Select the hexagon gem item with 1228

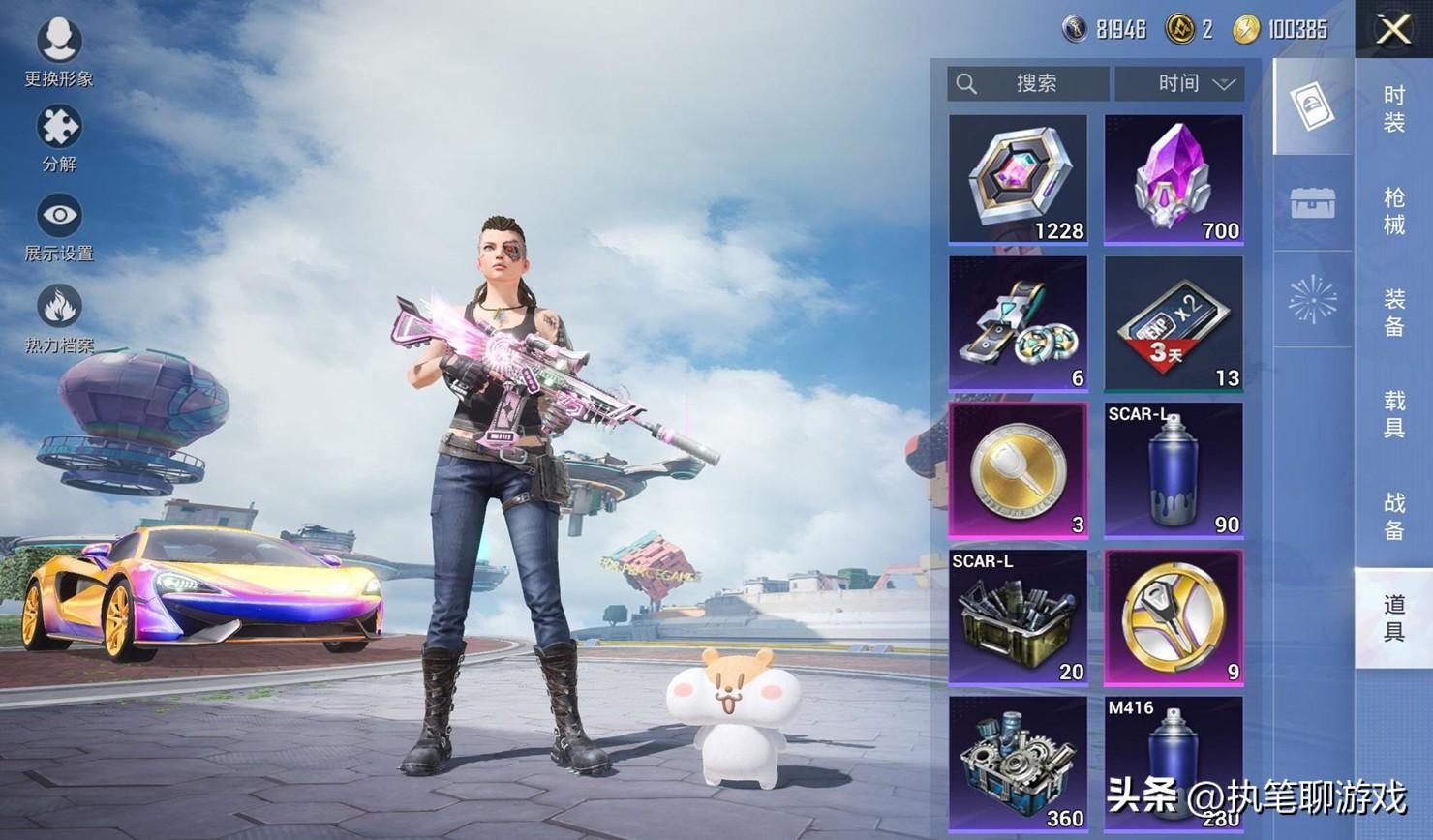click(1018, 179)
